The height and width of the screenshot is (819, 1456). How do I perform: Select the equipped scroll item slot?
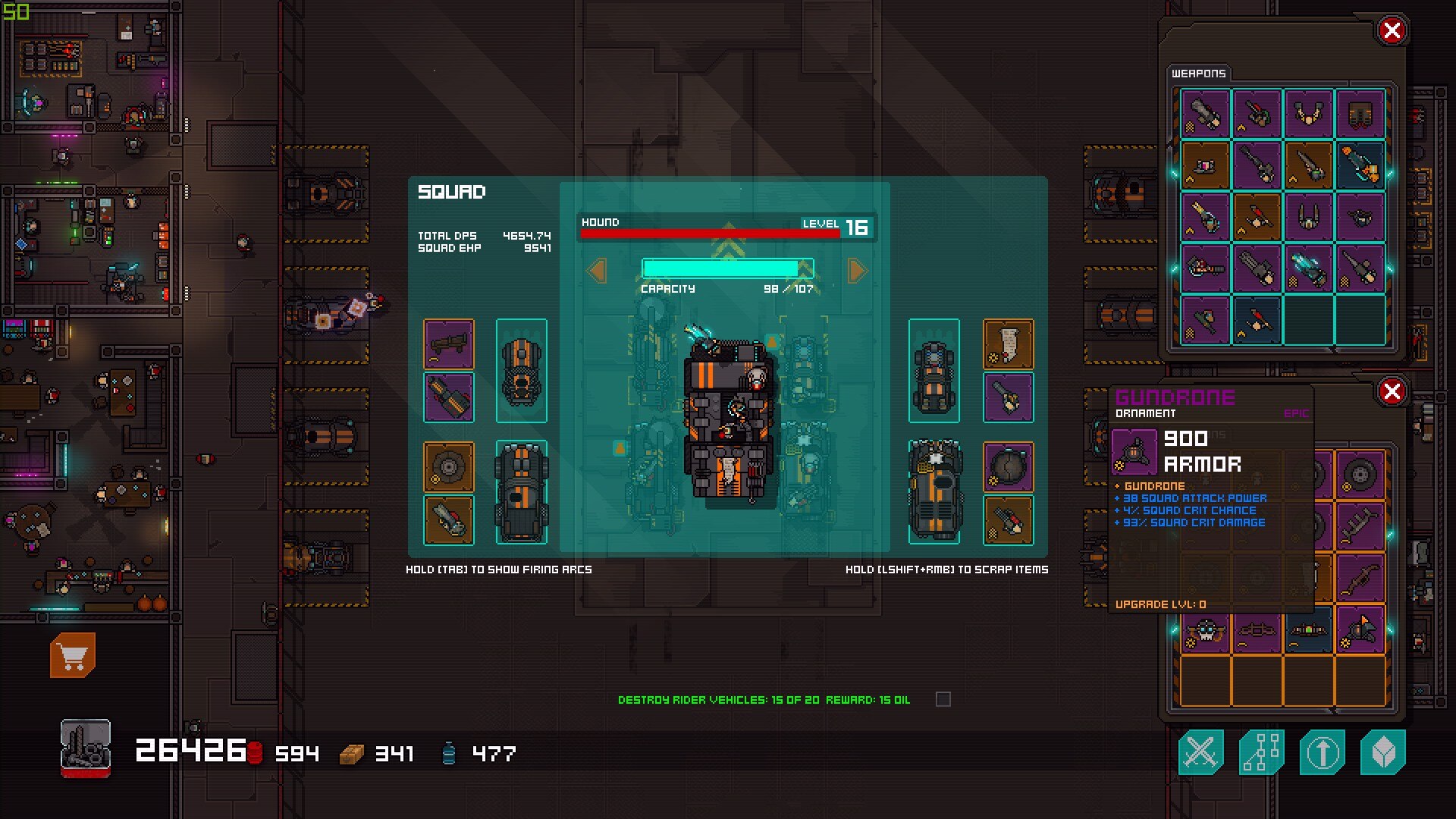coord(1008,344)
